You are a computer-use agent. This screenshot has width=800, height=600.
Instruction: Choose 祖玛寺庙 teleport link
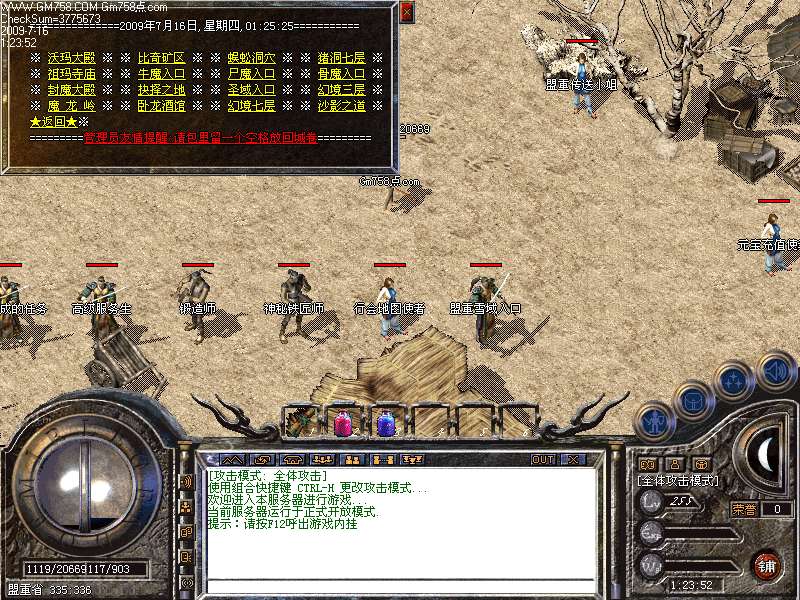pyautogui.click(x=71, y=74)
